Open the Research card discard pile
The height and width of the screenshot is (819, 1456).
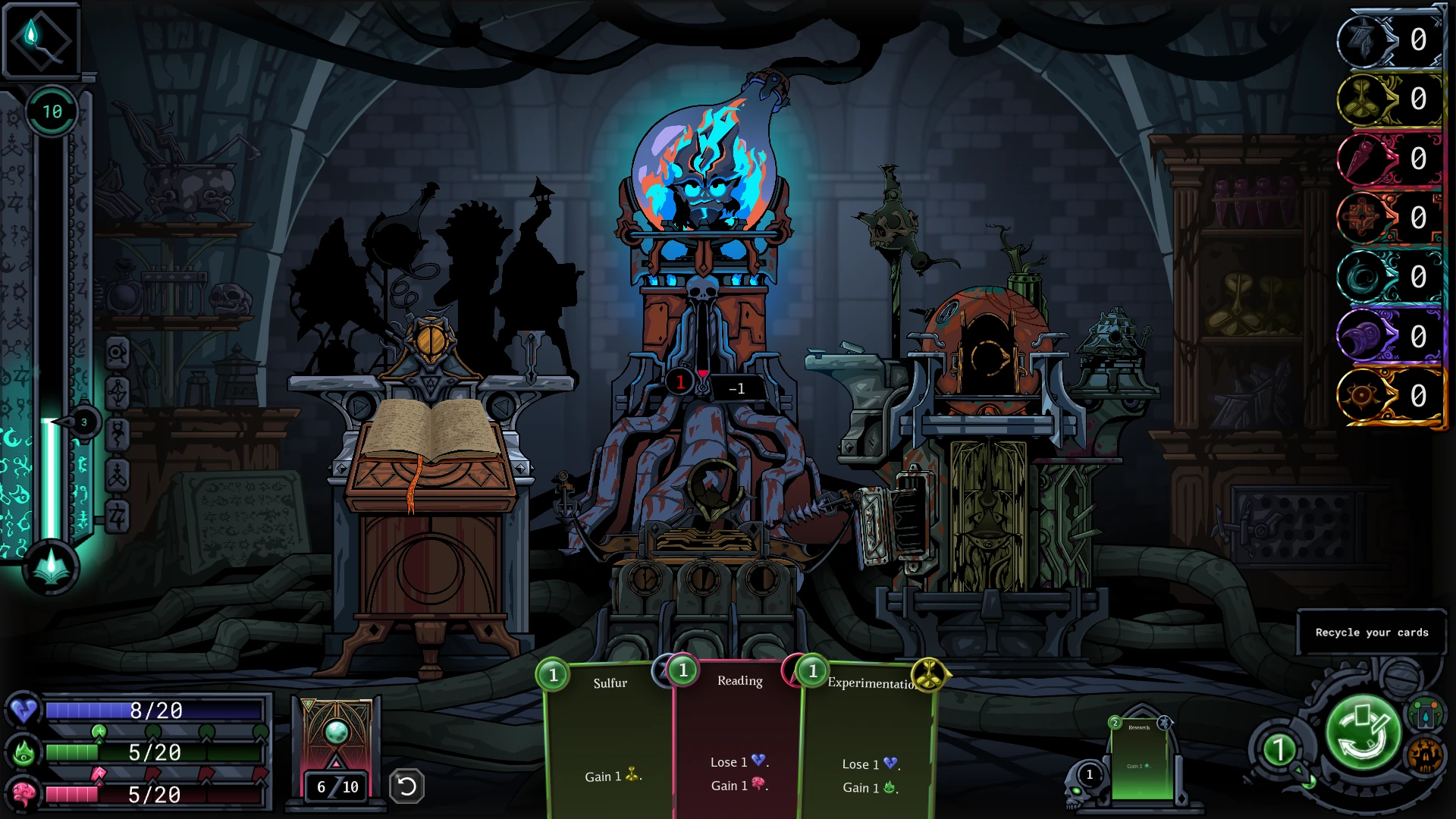pos(1140,759)
